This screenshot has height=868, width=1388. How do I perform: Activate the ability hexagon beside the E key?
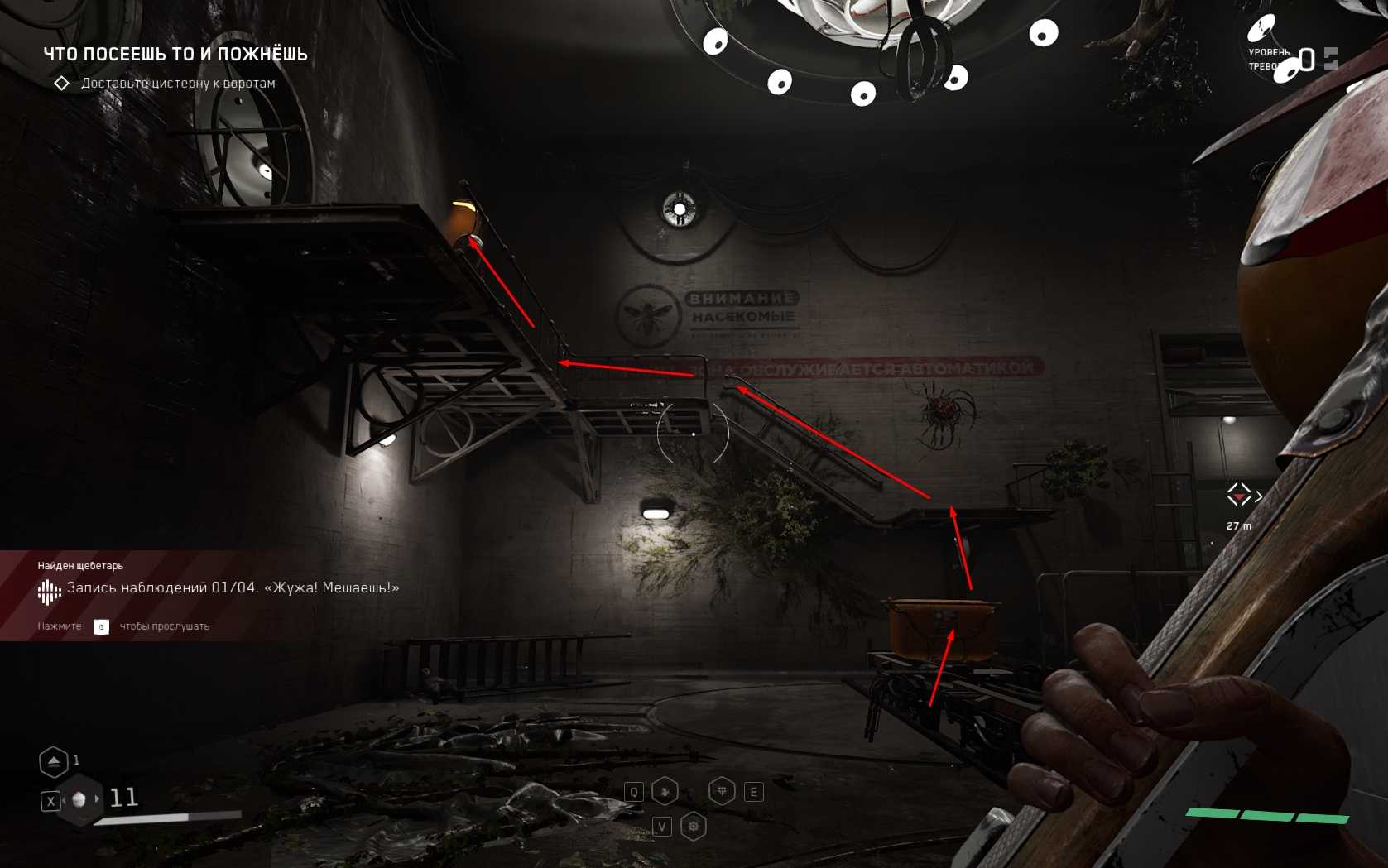pos(722,792)
